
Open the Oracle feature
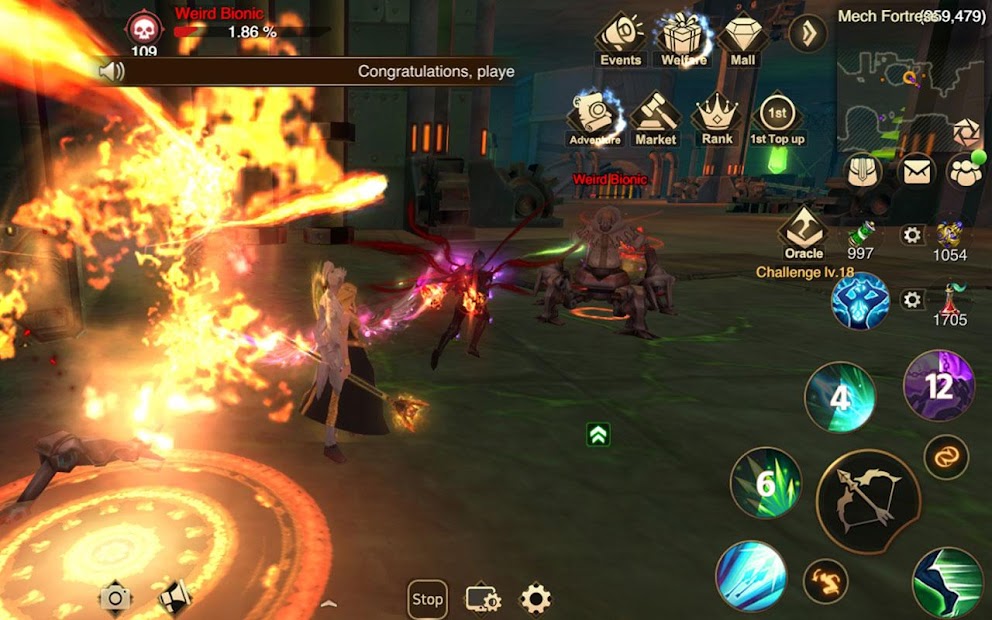click(803, 232)
